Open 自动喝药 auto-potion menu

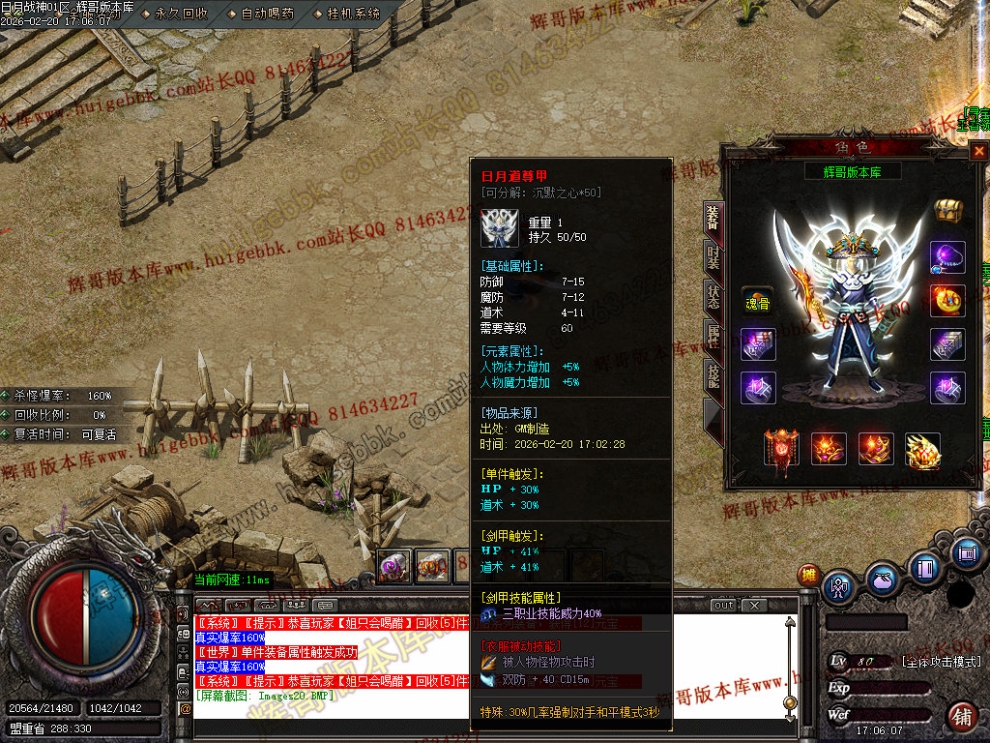click(x=268, y=14)
